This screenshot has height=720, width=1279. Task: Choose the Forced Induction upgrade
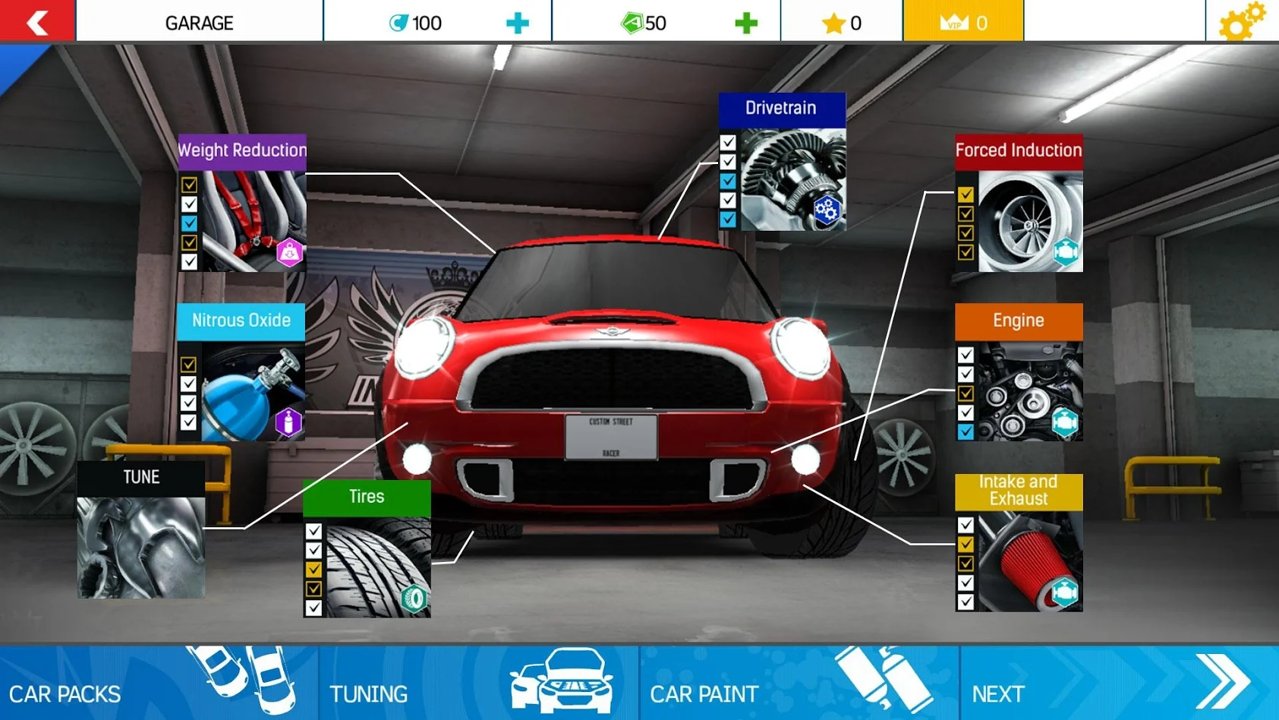pyautogui.click(x=1018, y=203)
